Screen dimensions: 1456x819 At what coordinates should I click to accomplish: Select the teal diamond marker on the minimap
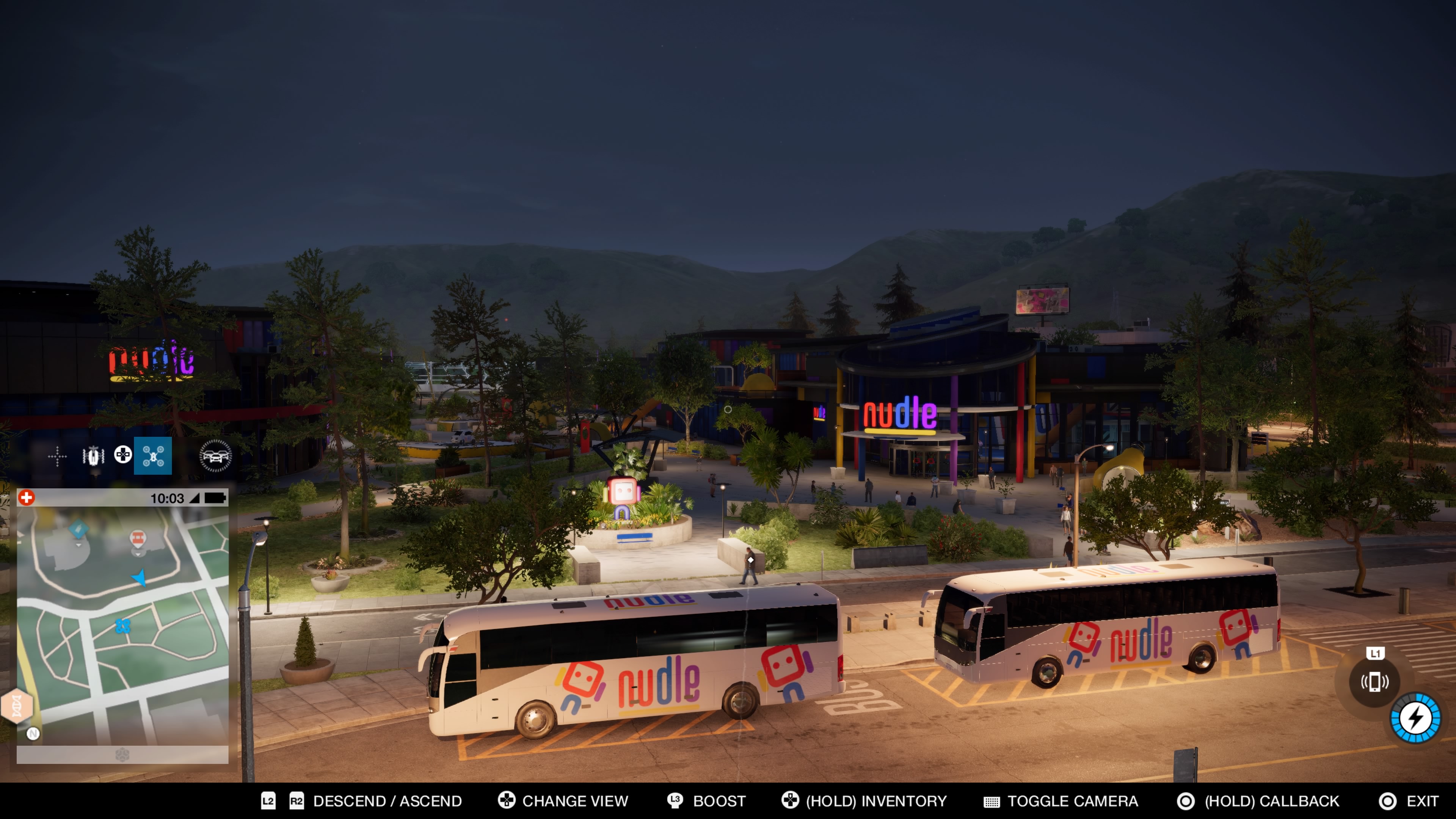point(78,530)
